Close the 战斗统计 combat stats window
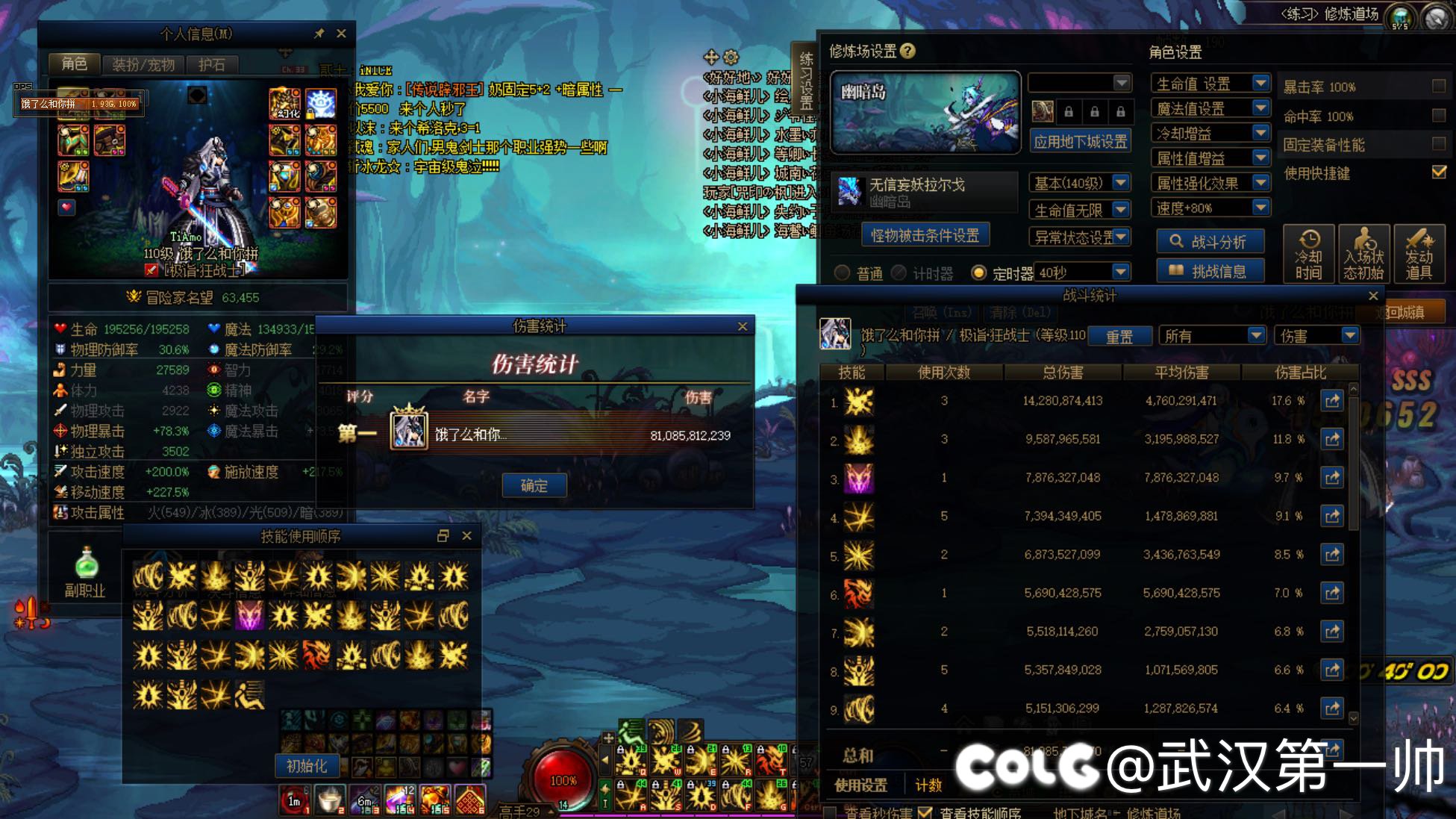 click(x=1373, y=296)
